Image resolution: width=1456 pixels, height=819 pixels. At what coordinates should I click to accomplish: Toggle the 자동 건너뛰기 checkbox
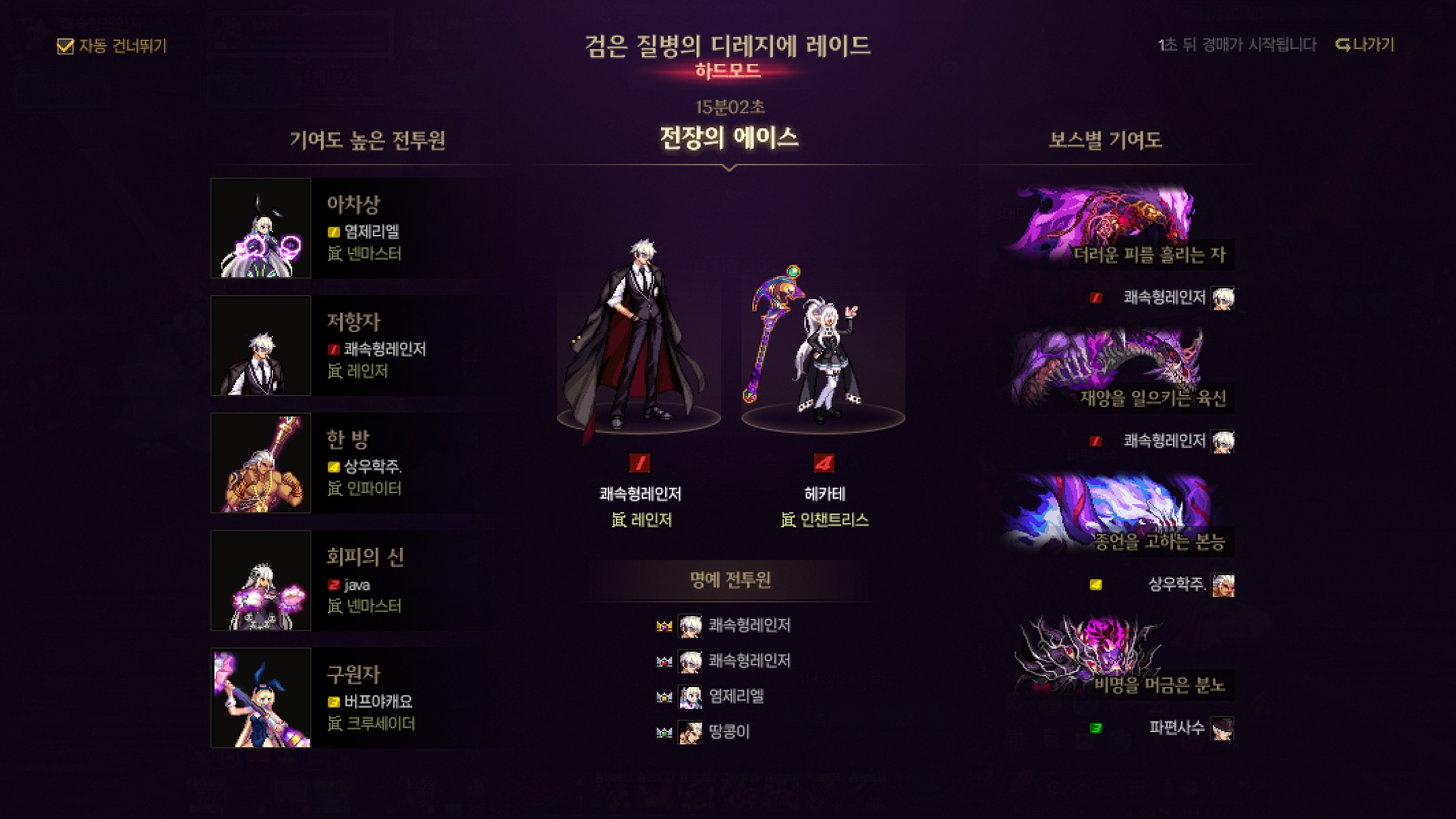pyautogui.click(x=65, y=46)
